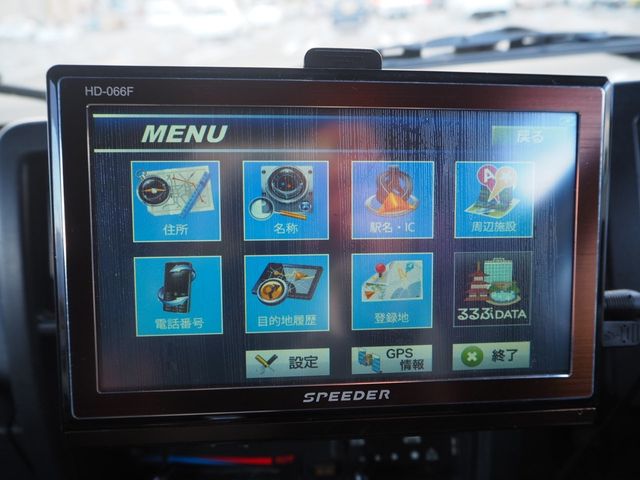Select the 名称 name search tile
This screenshot has width=640, height=480.
point(285,200)
